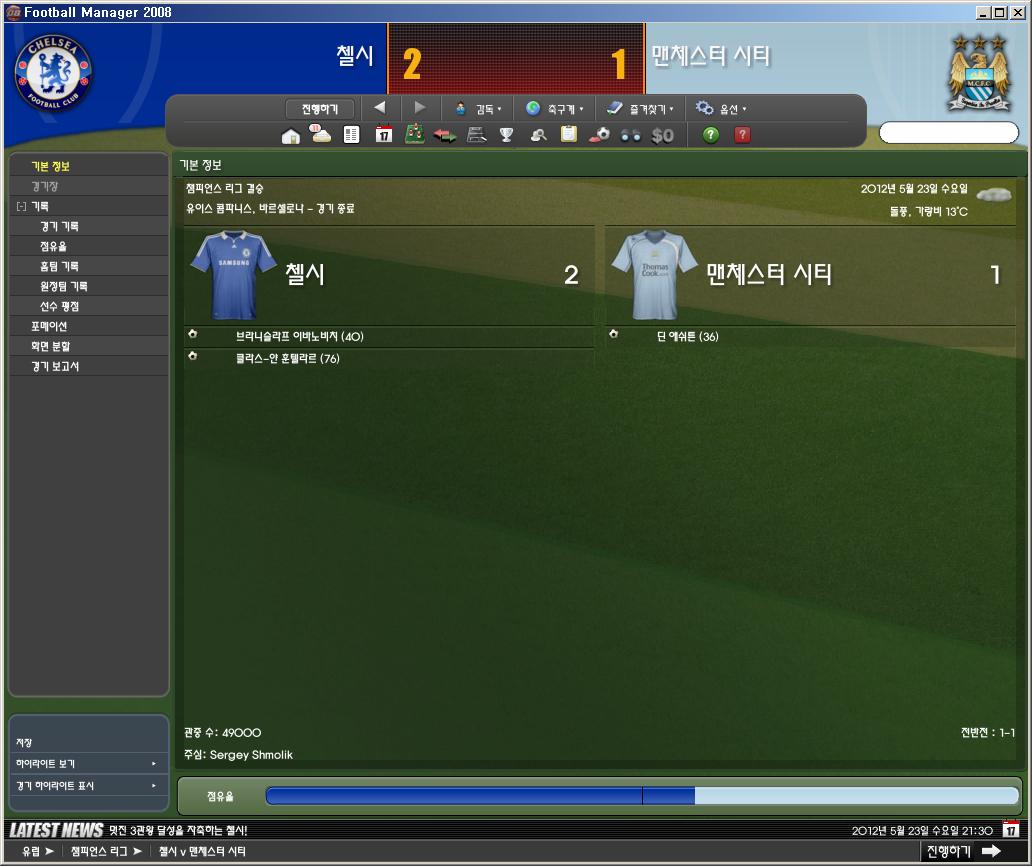Go back with the left arrow button
This screenshot has height=866, width=1032.
point(380,108)
